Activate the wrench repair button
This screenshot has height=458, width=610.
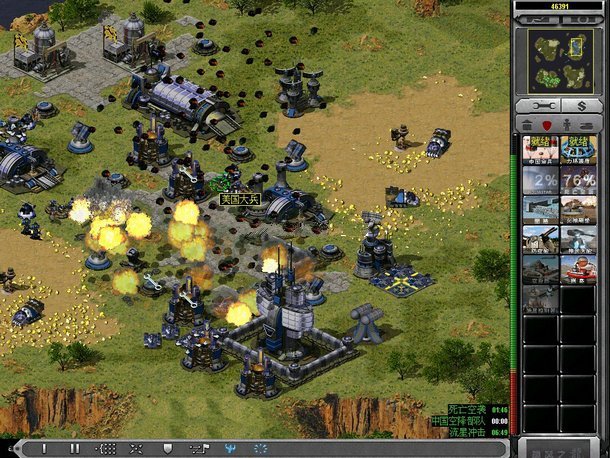pos(541,105)
